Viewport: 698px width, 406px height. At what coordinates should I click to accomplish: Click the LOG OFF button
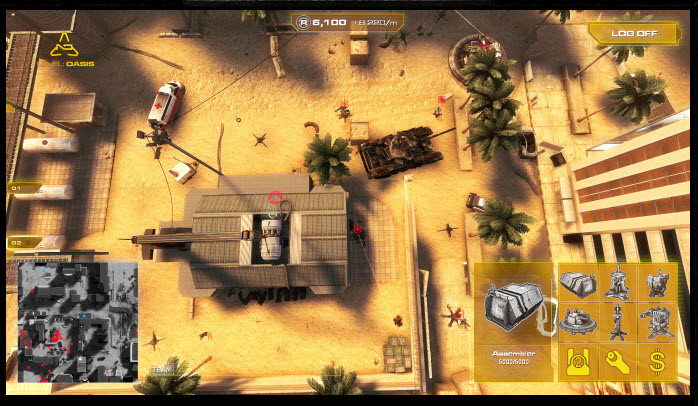click(634, 32)
